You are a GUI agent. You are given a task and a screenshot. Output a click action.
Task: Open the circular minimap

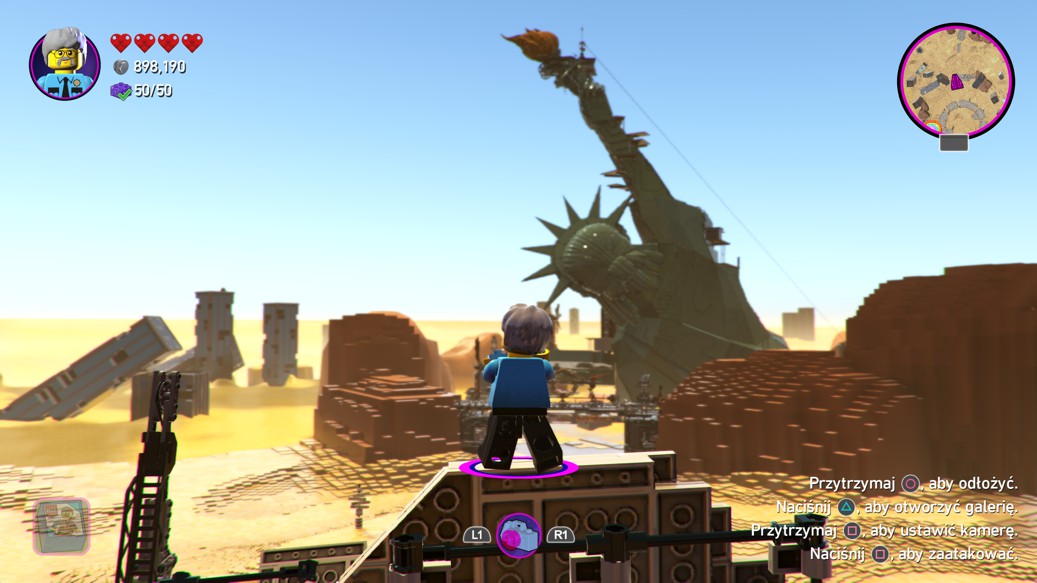[955, 82]
